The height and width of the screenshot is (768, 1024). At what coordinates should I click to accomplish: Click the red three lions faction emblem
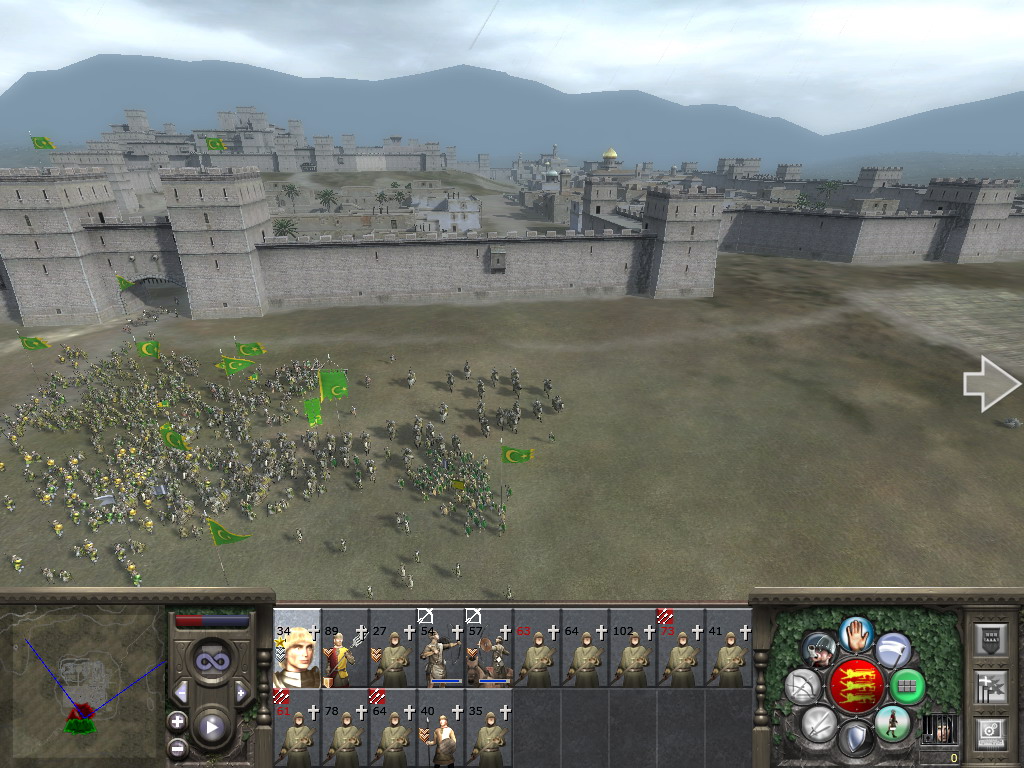[856, 686]
